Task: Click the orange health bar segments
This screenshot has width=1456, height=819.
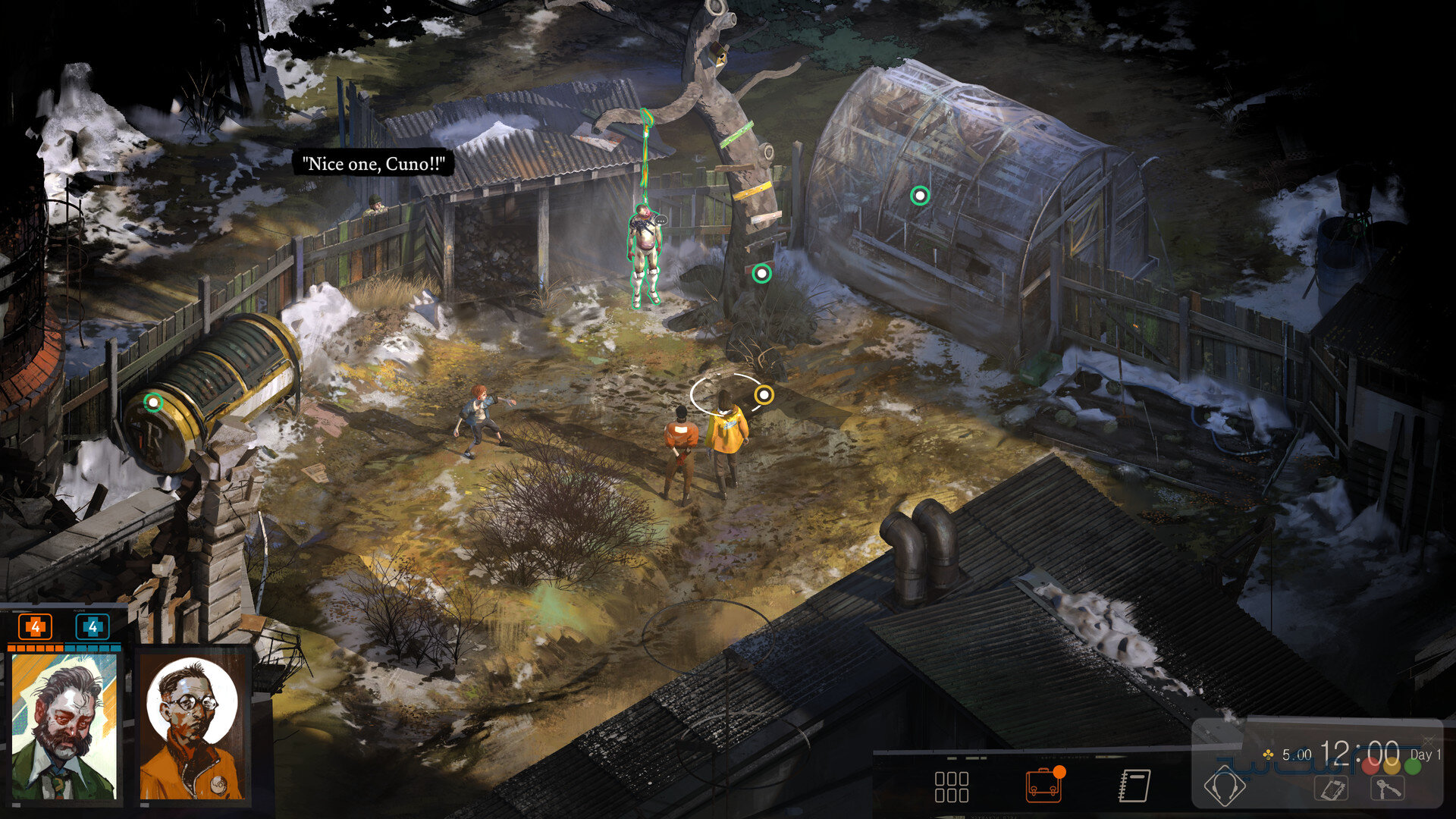Action: (36, 649)
